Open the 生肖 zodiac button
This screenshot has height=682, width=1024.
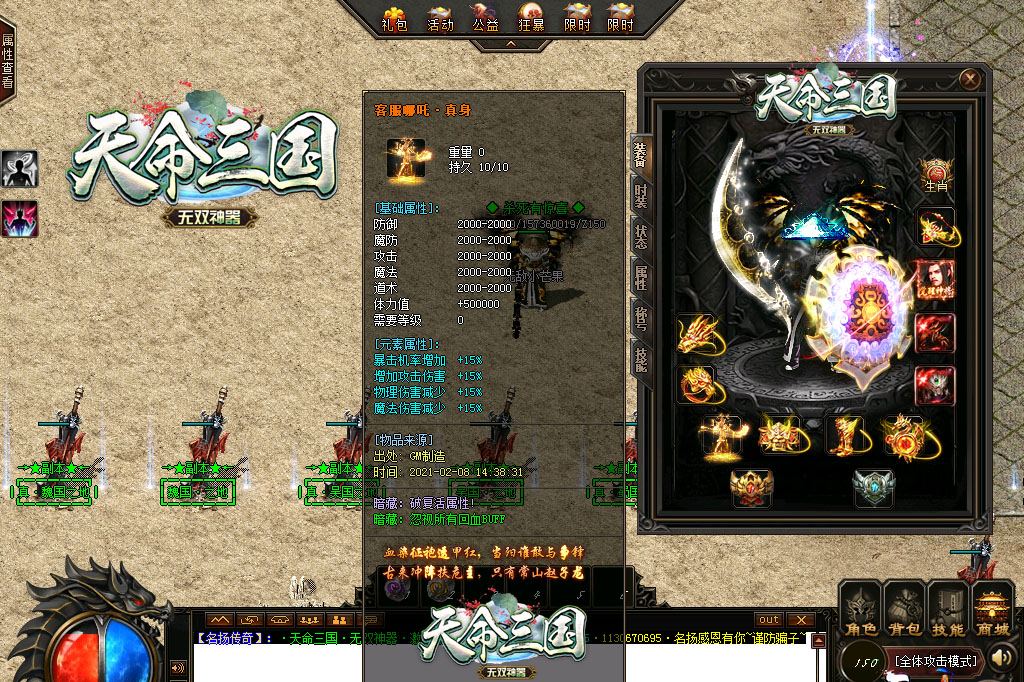point(937,176)
